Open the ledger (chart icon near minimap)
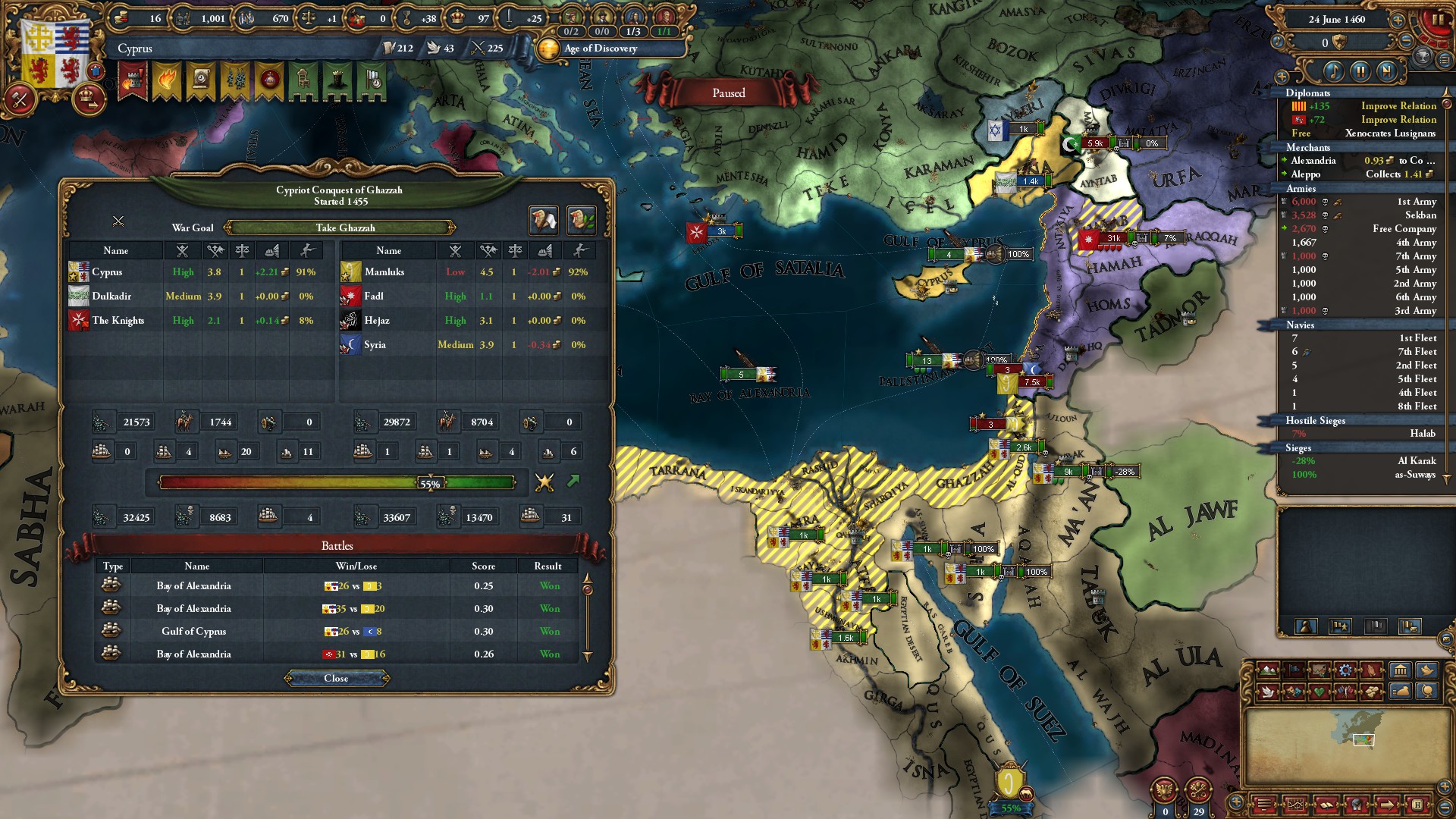Viewport: 1456px width, 819px height. pos(1295,805)
